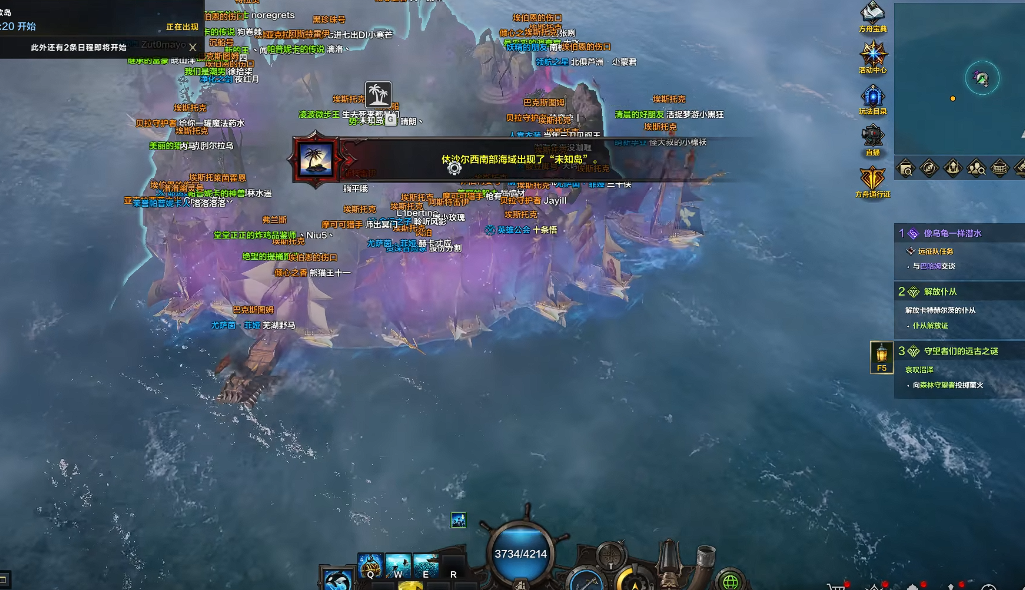Select the 解放仆从 quest tracker entry

(950, 292)
